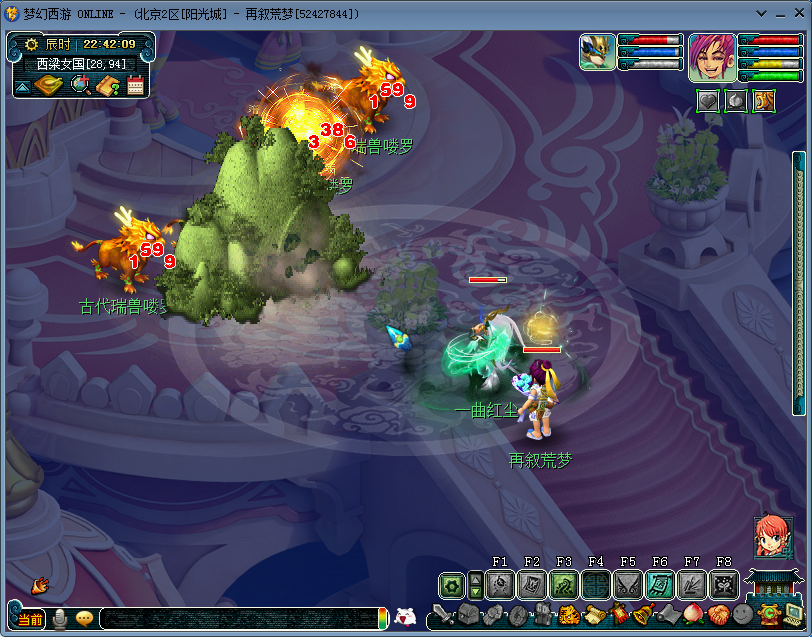Image resolution: width=812 pixels, height=637 pixels.
Task: Click the grey heart buff icon
Action: [708, 101]
